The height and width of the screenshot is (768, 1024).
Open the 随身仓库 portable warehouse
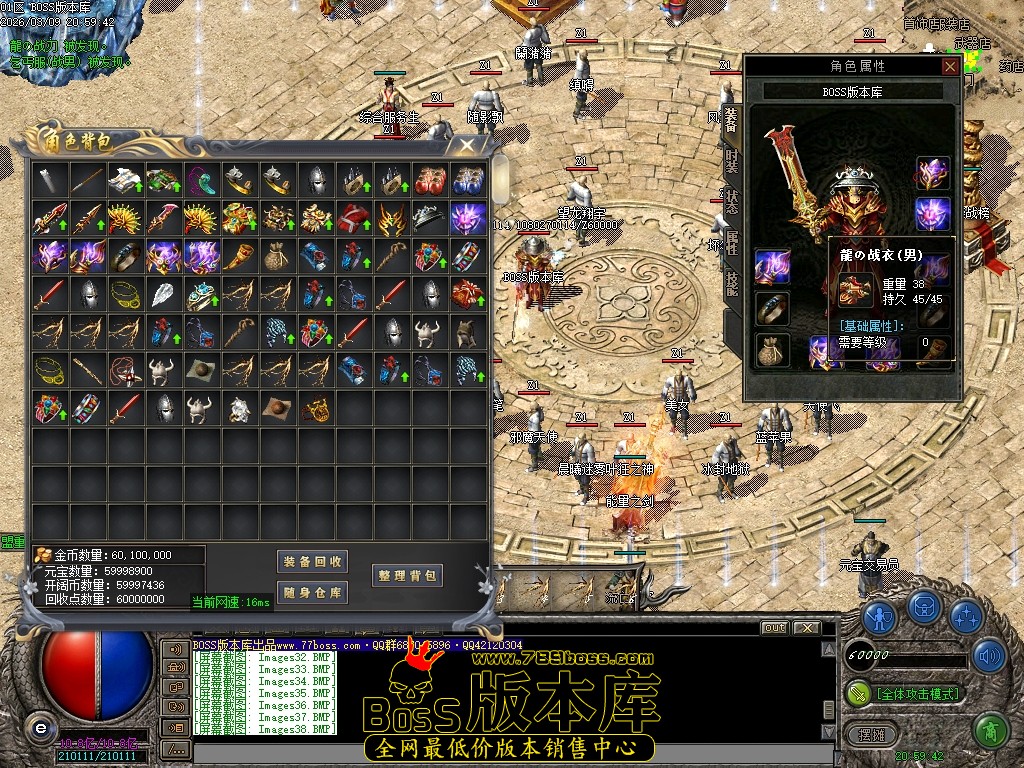point(313,592)
